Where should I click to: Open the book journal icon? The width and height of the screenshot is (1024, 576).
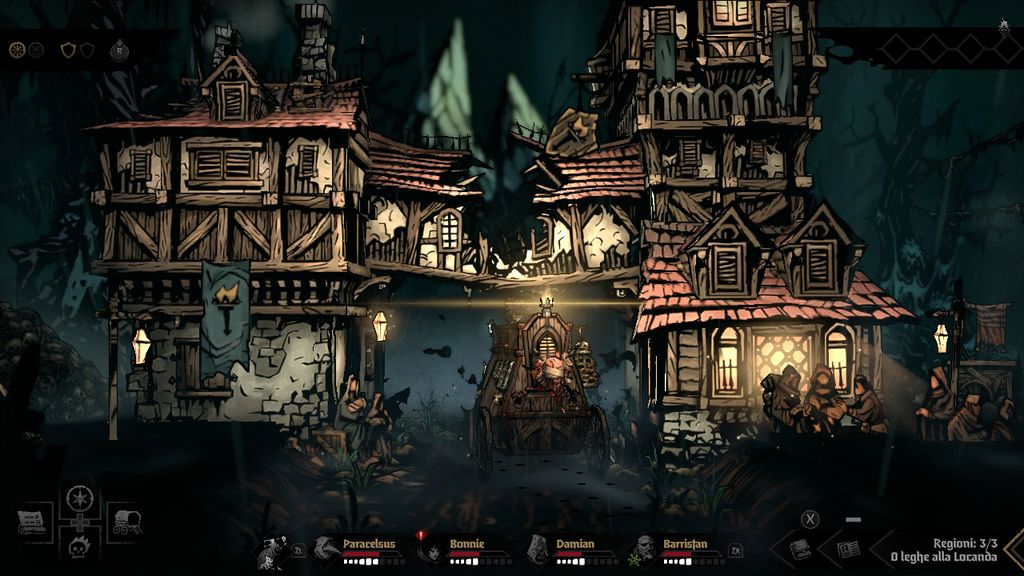pos(800,548)
